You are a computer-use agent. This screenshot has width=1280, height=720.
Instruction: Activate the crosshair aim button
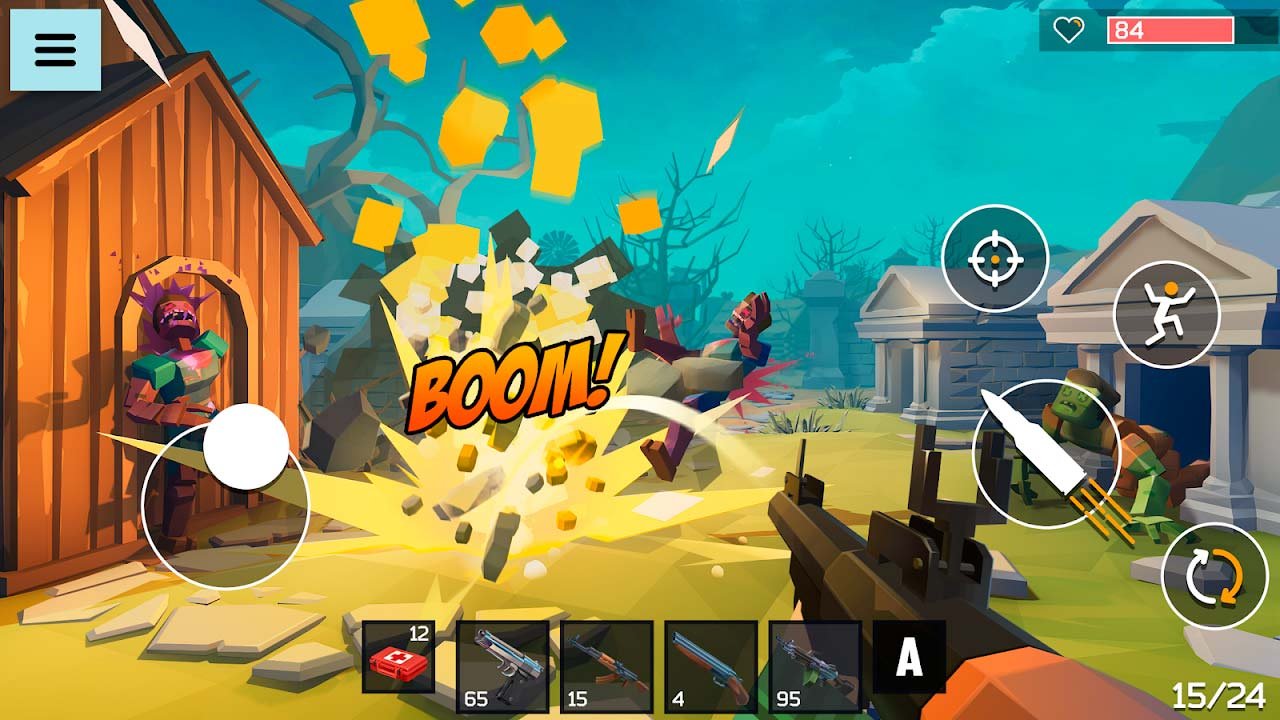995,258
